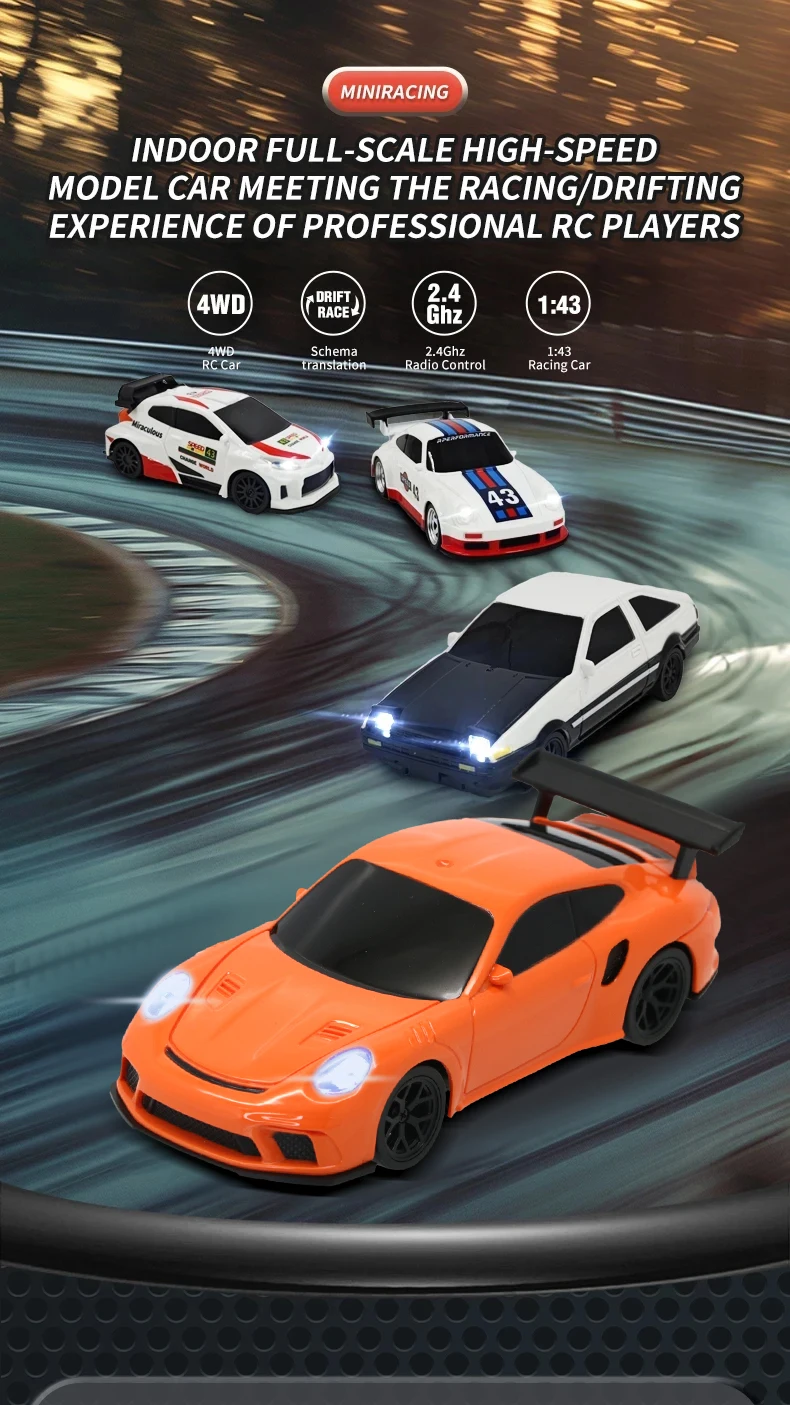The image size is (790, 1405).
Task: Select the 1:43 Racing Car icon
Action: (x=559, y=303)
